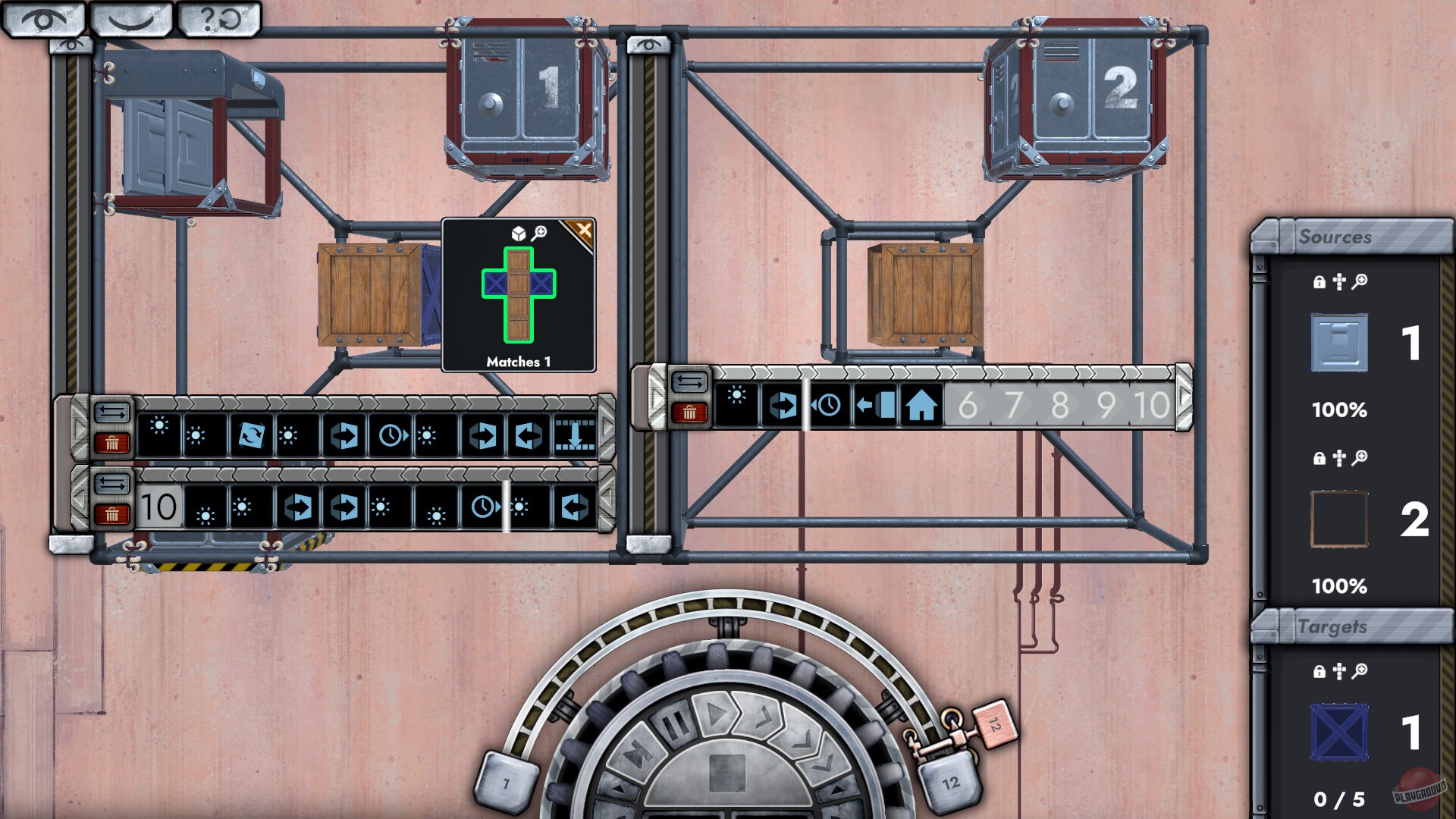This screenshot has height=819, width=1456.
Task: Select the home instruction on the right program tape
Action: coord(920,404)
